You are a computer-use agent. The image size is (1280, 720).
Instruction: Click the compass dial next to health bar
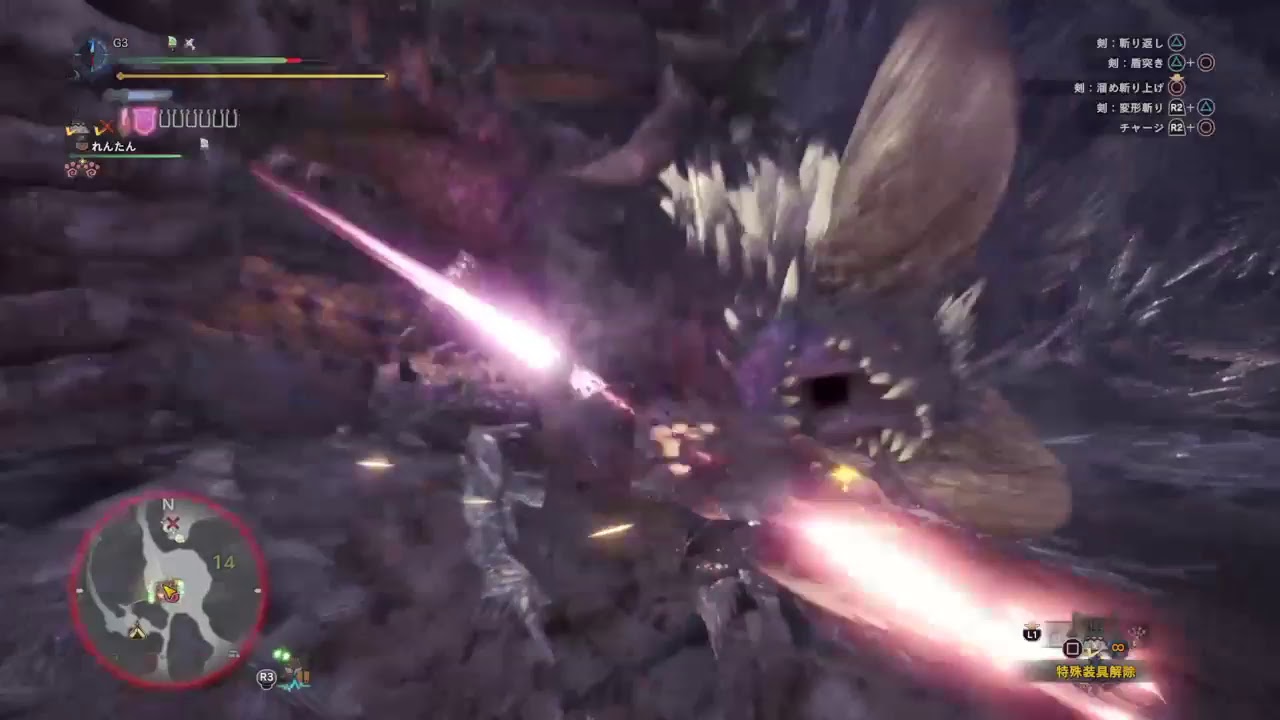(93, 52)
